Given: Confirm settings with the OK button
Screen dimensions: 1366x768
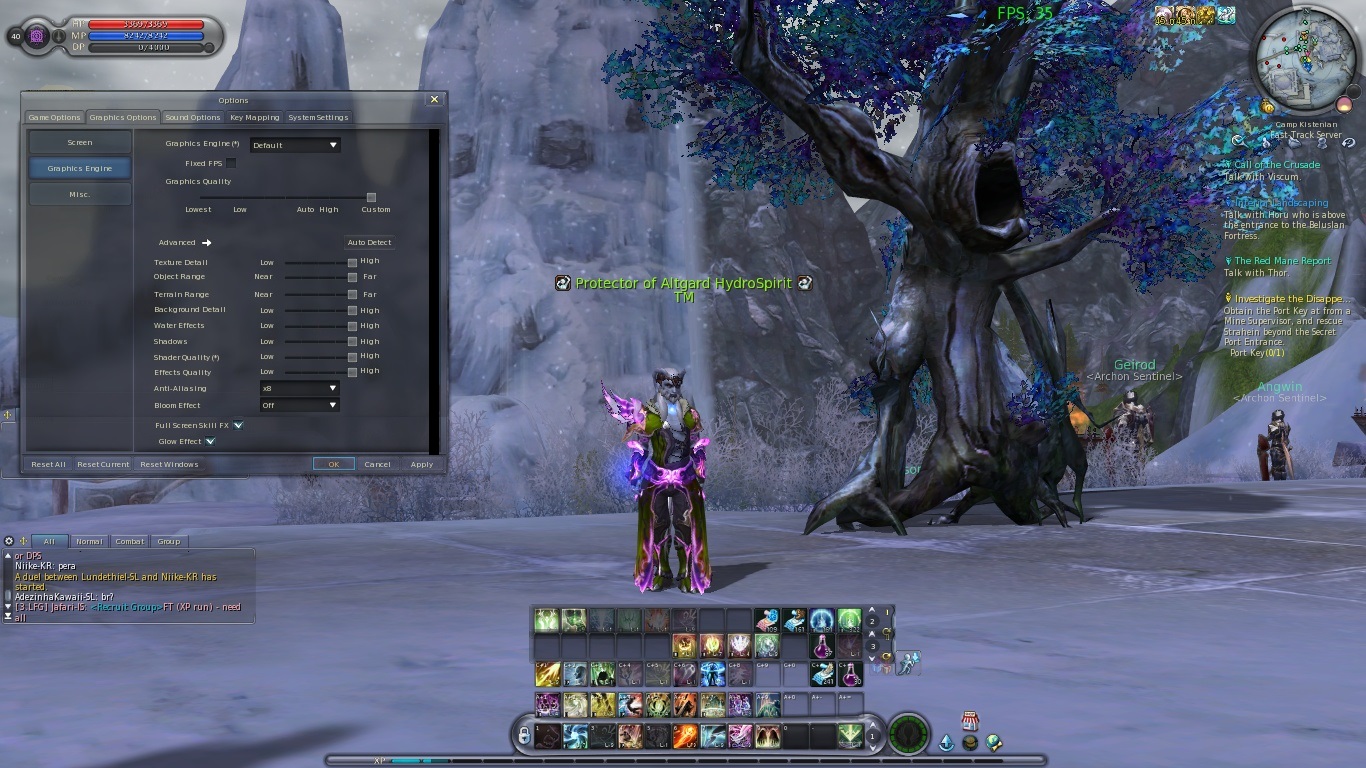Looking at the screenshot, I should [x=333, y=464].
